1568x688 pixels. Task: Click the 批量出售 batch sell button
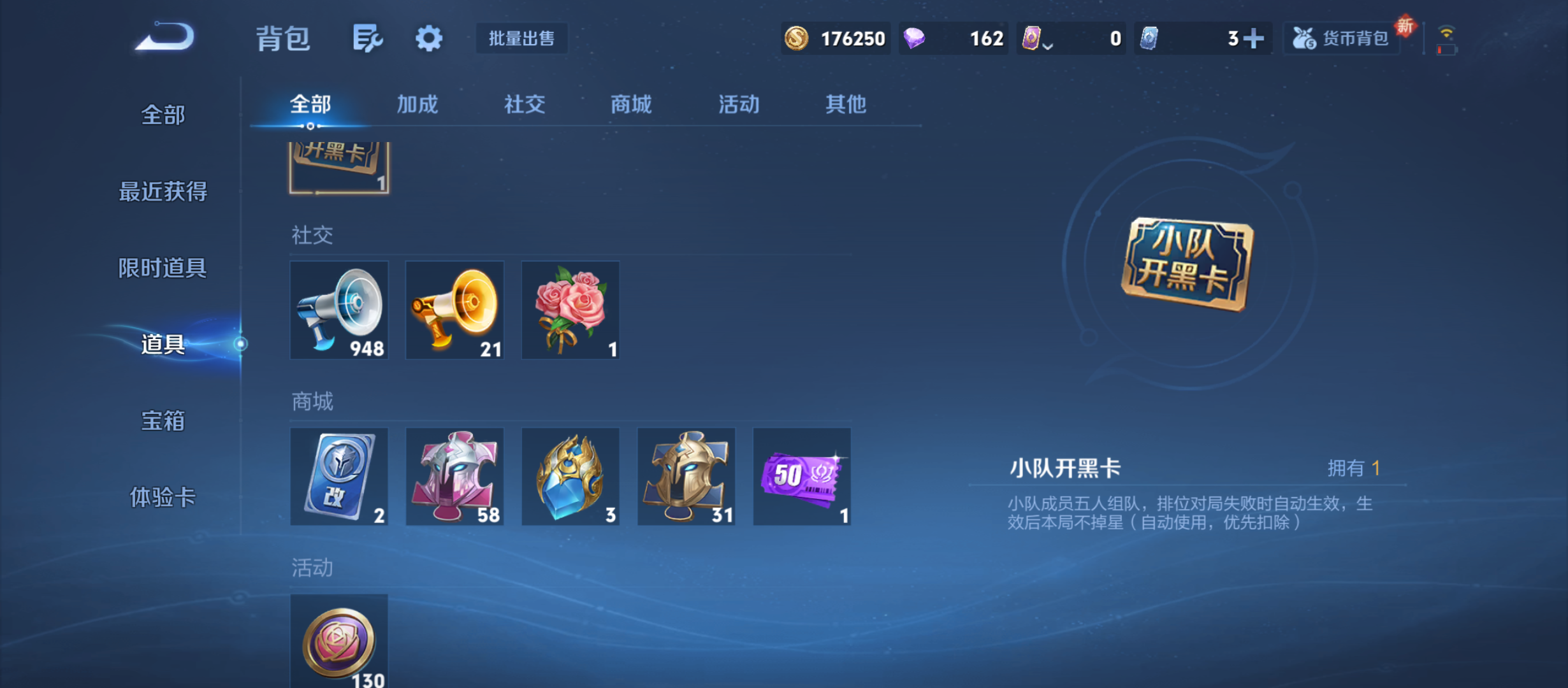[521, 38]
